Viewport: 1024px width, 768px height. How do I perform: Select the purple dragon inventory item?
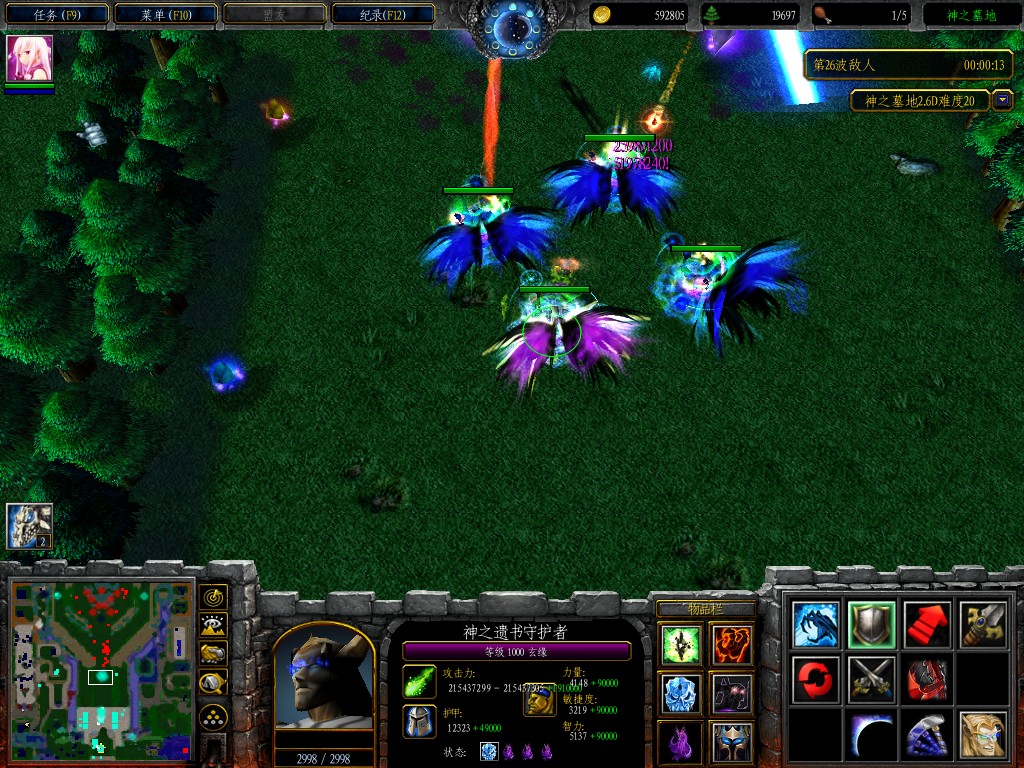pos(679,742)
